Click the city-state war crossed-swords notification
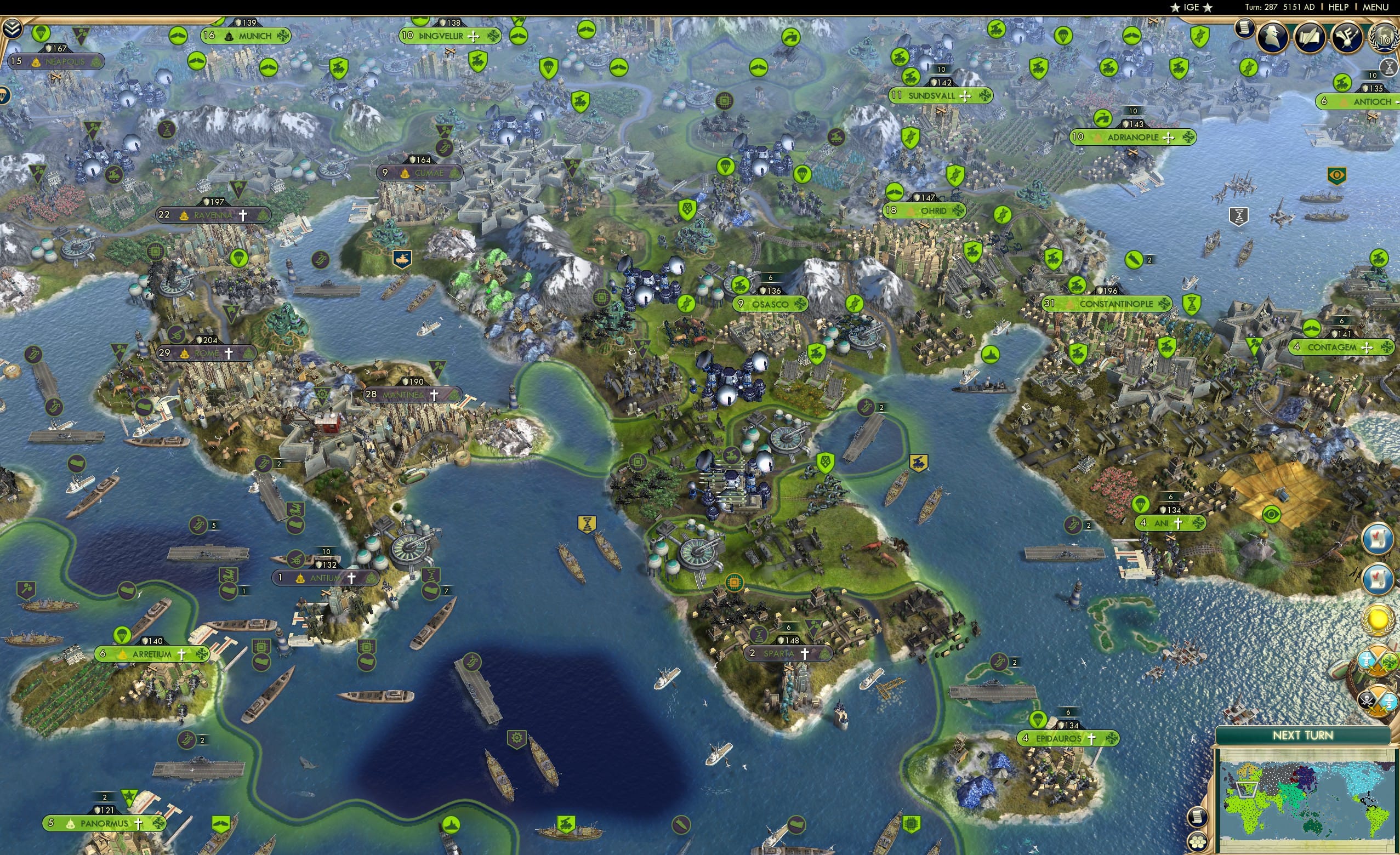The width and height of the screenshot is (1400, 855). coord(1378,661)
